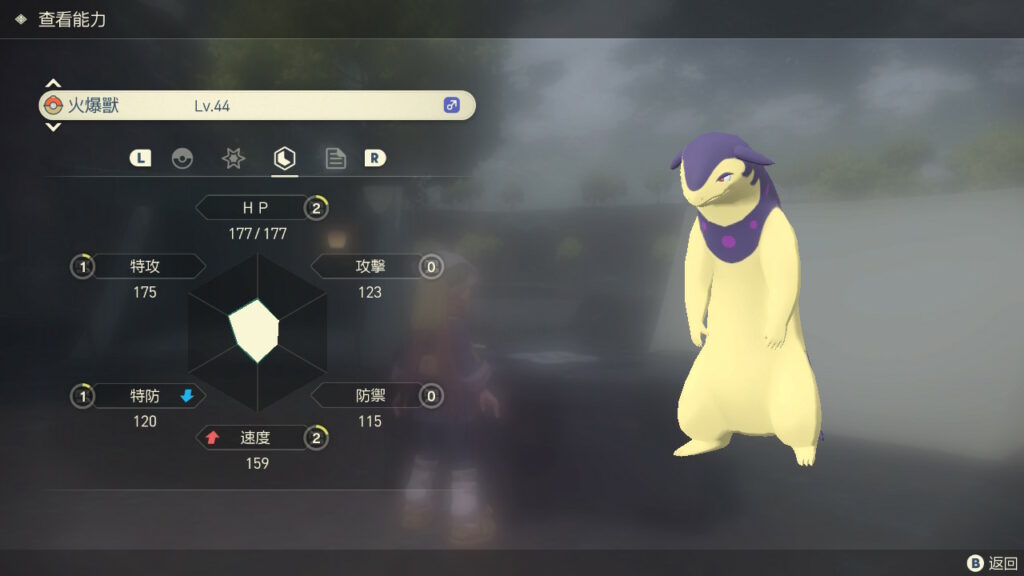Switch to the notes document tab
The height and width of the screenshot is (576, 1024).
(x=336, y=158)
